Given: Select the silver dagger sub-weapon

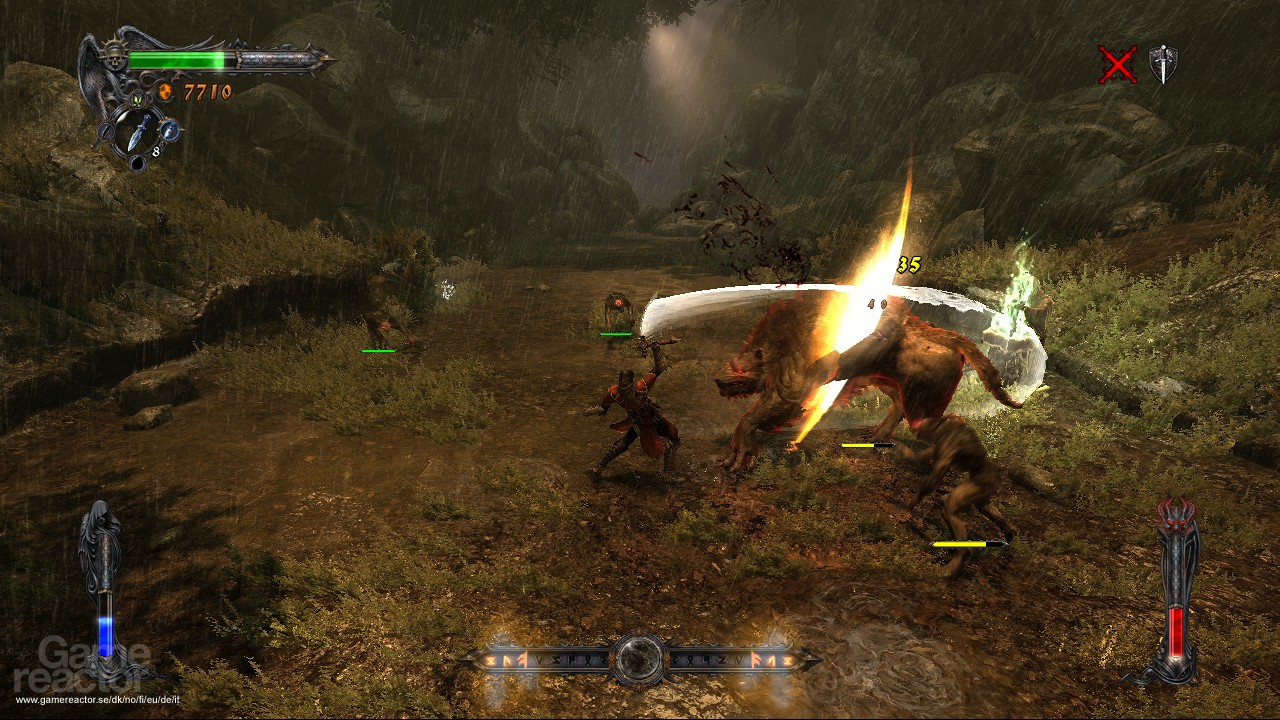Looking at the screenshot, I should coord(140,129).
